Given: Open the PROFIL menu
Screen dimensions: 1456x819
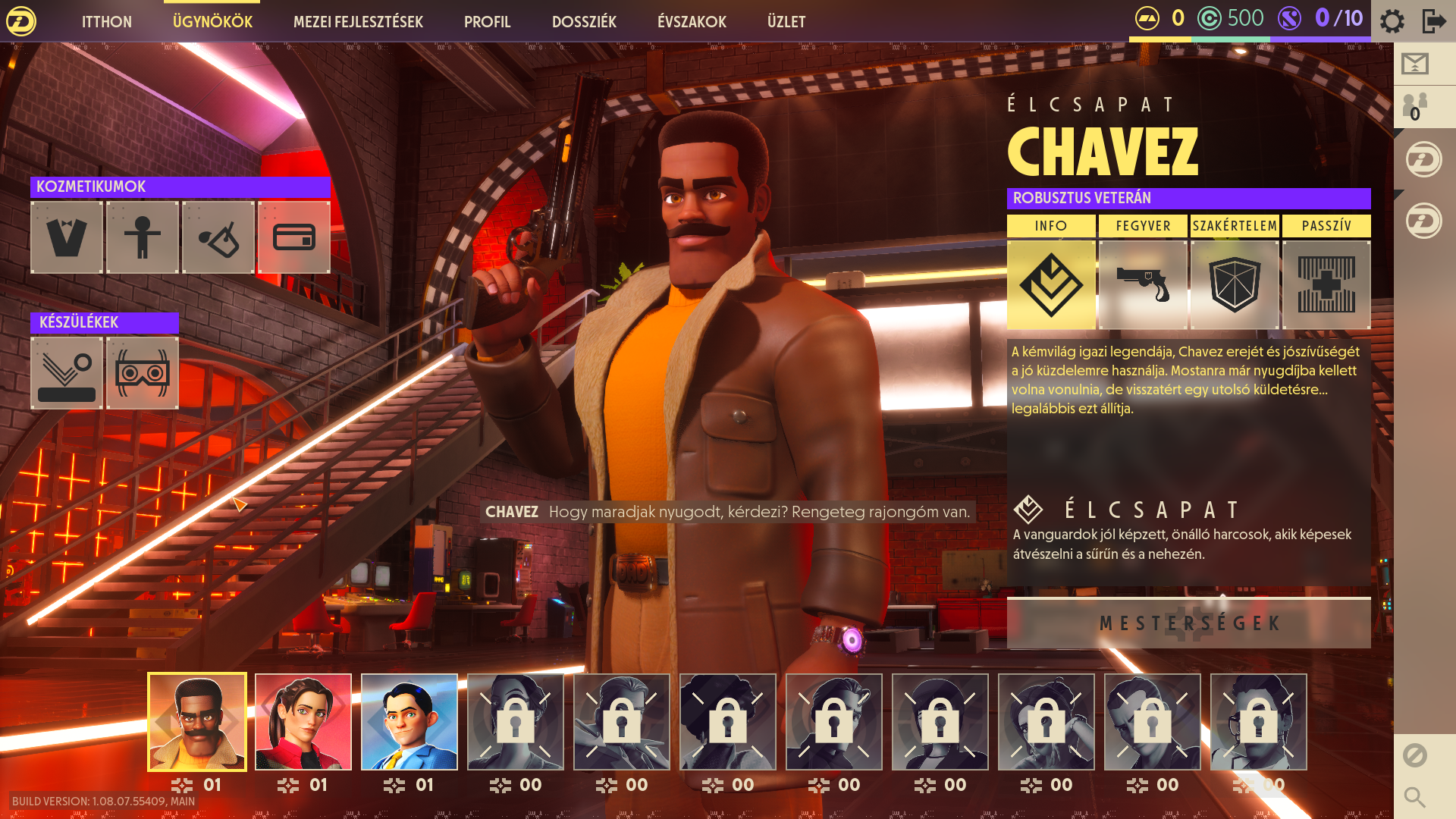Looking at the screenshot, I should tap(487, 22).
